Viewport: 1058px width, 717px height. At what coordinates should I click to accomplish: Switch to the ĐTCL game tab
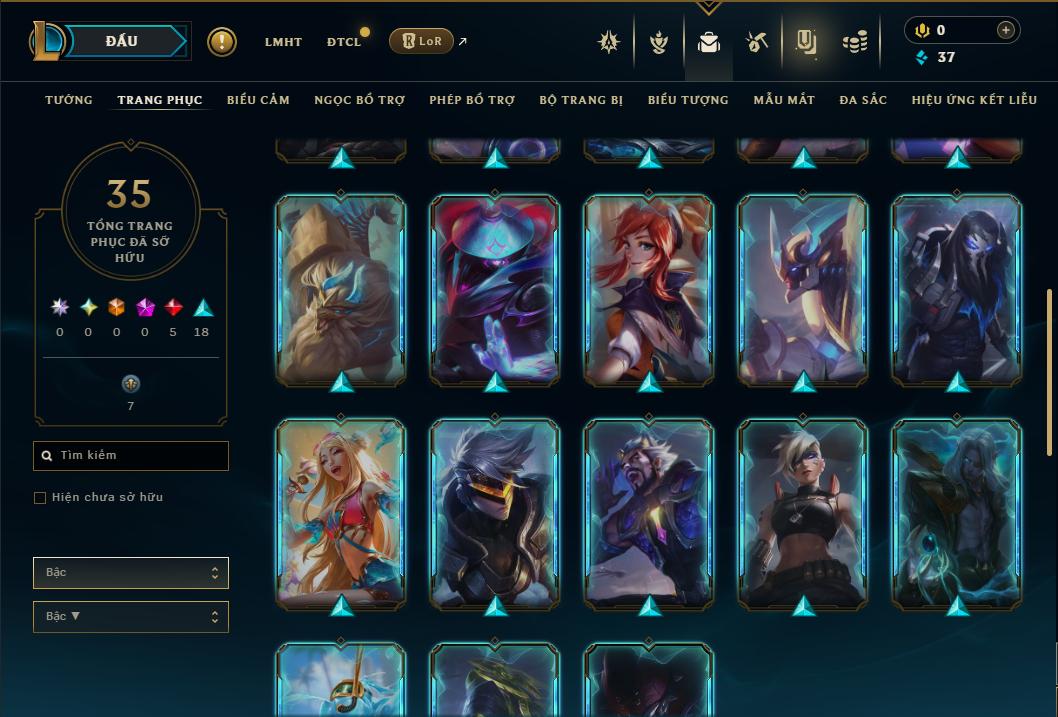[344, 42]
